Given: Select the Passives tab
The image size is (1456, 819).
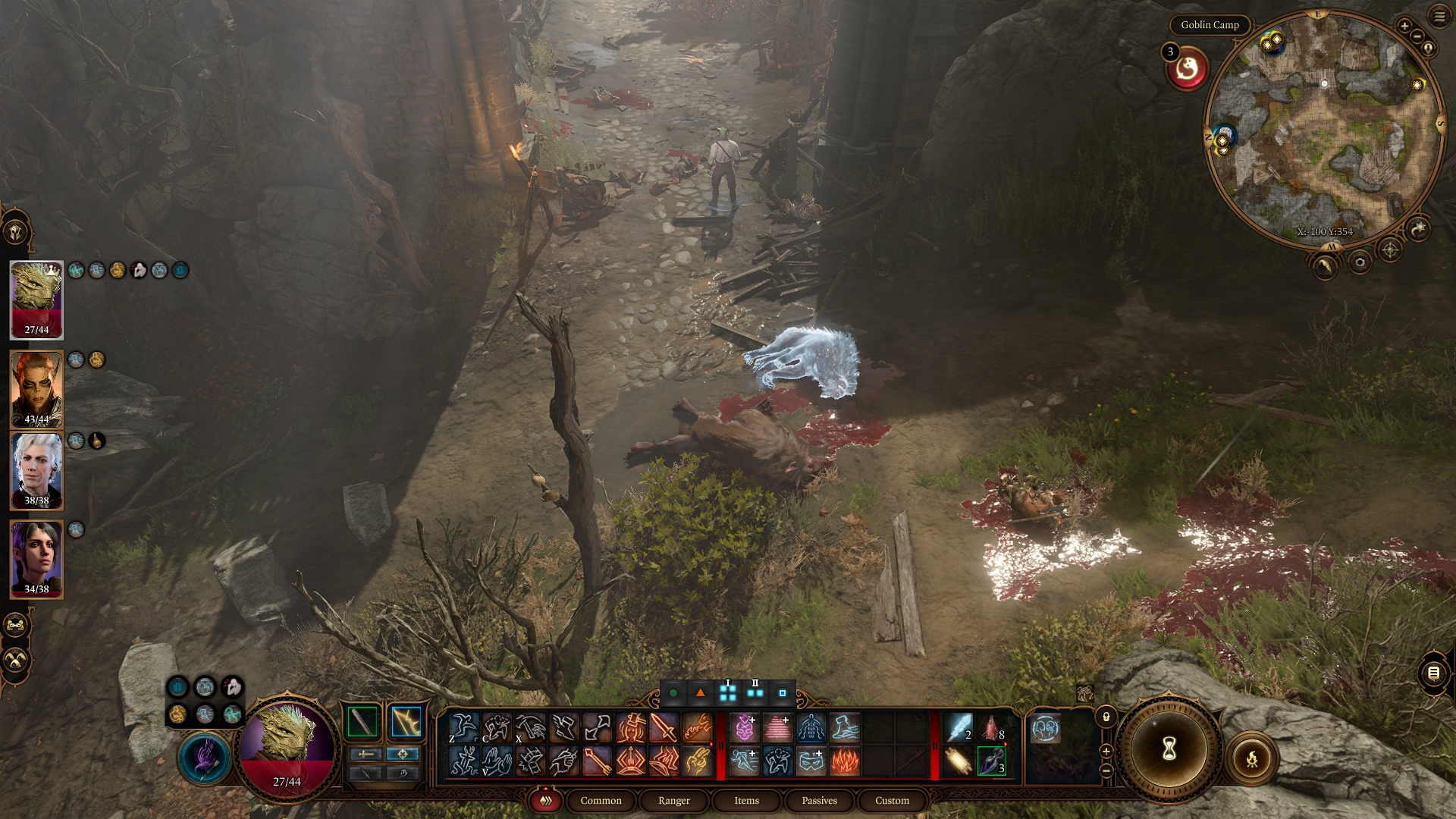Looking at the screenshot, I should coord(819,801).
